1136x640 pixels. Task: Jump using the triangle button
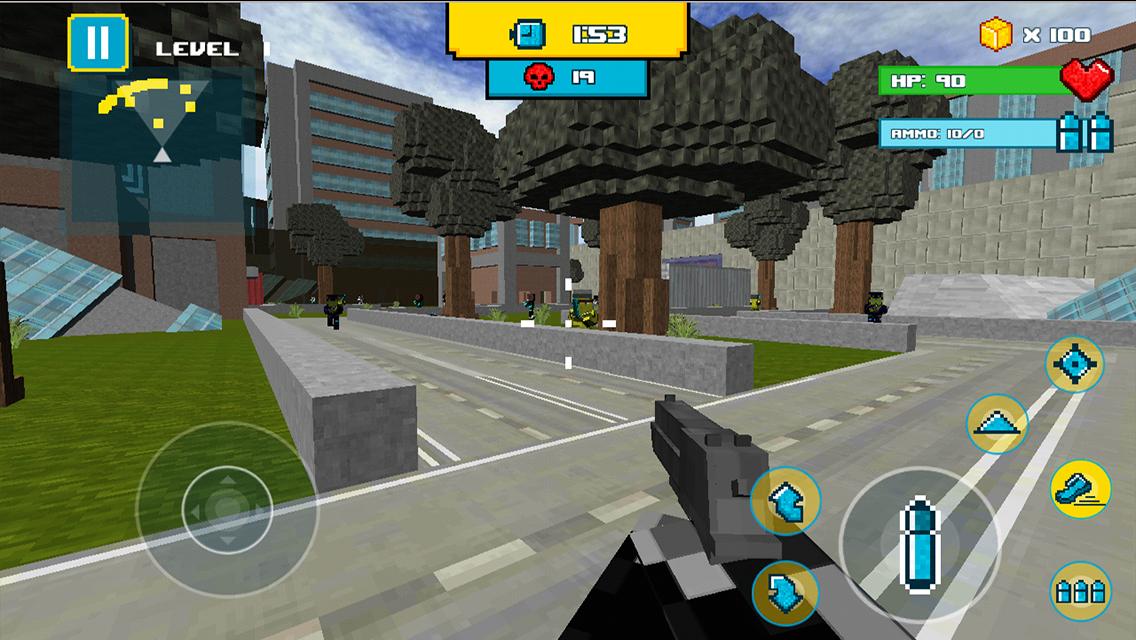(997, 424)
